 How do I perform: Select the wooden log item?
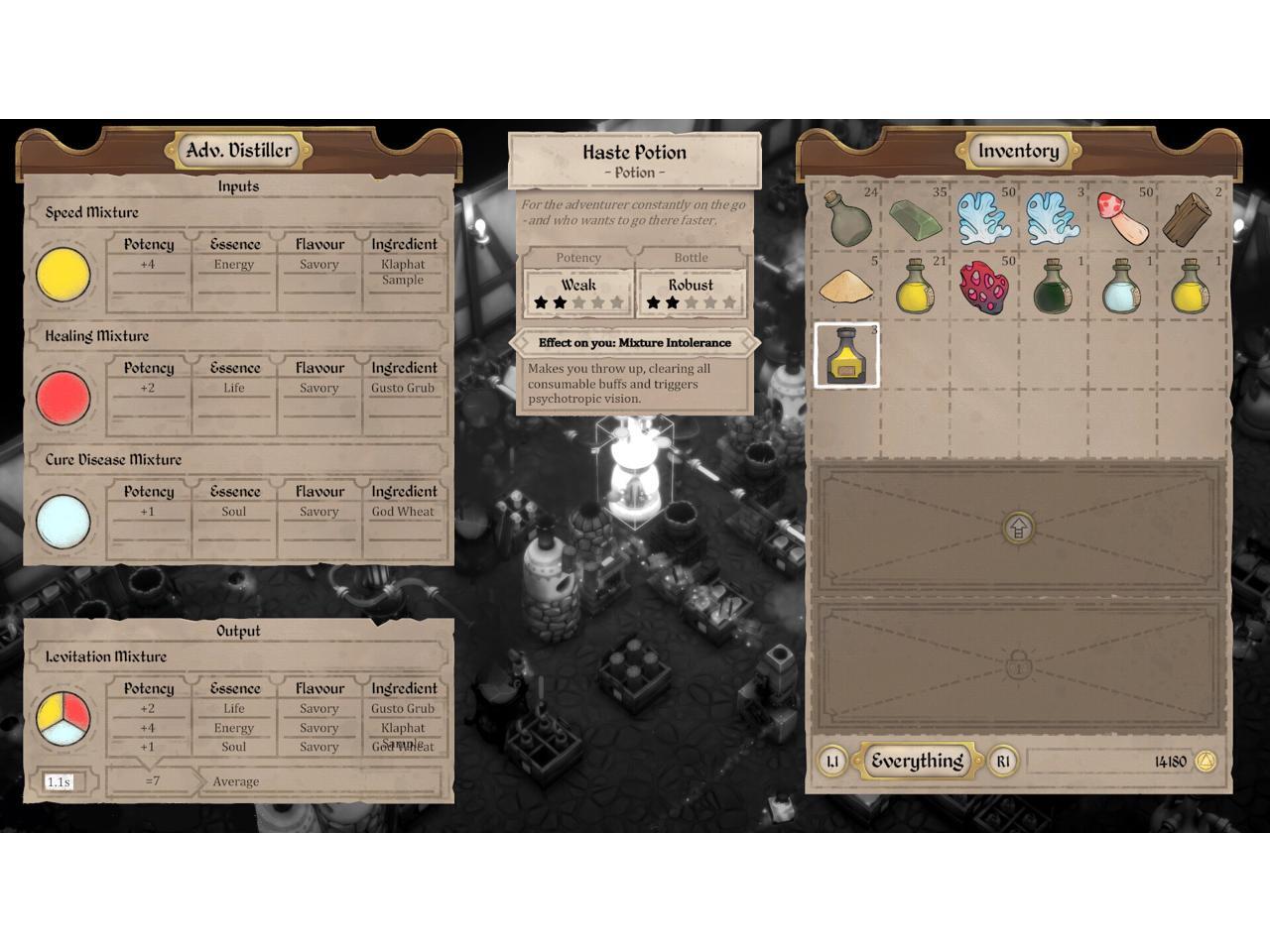pyautogui.click(x=1191, y=219)
